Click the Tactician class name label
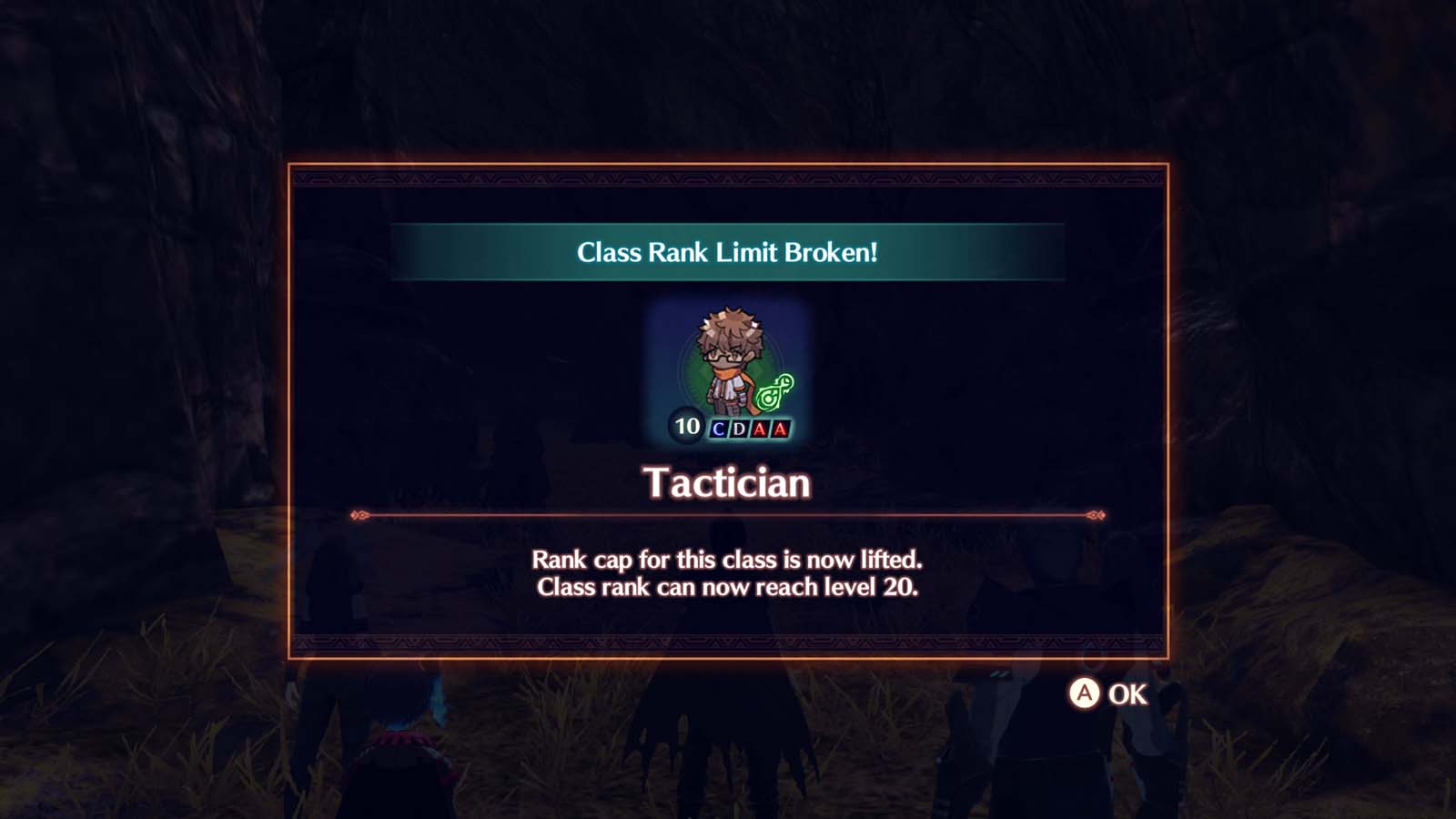 click(727, 483)
